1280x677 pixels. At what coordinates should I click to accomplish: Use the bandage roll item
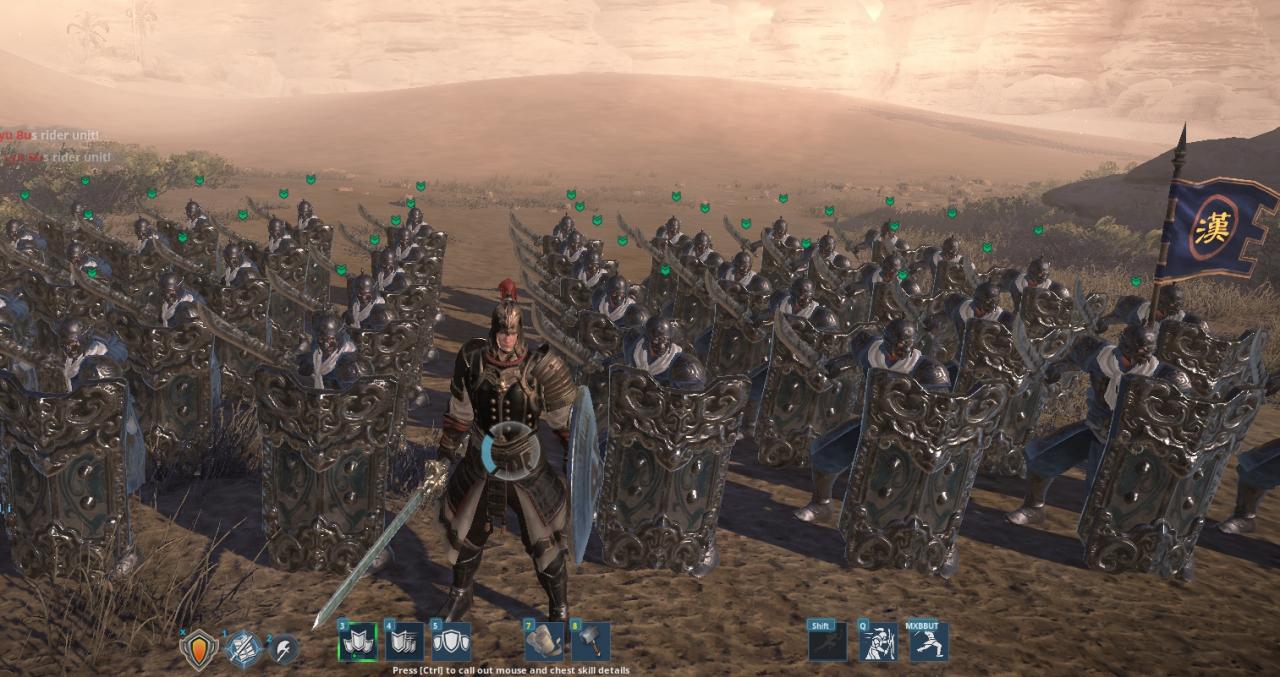pyautogui.click(x=543, y=642)
